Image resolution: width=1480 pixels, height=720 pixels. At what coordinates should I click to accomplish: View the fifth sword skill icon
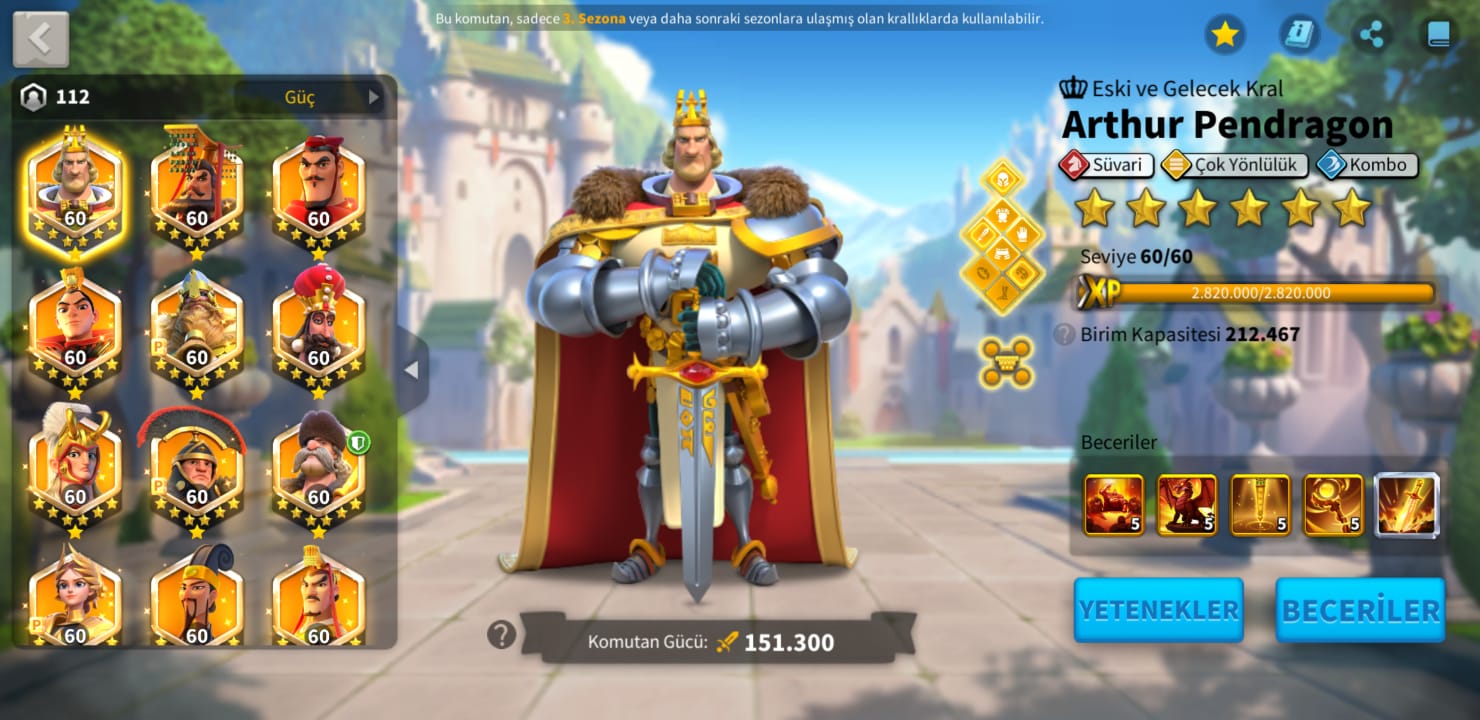tap(1407, 505)
